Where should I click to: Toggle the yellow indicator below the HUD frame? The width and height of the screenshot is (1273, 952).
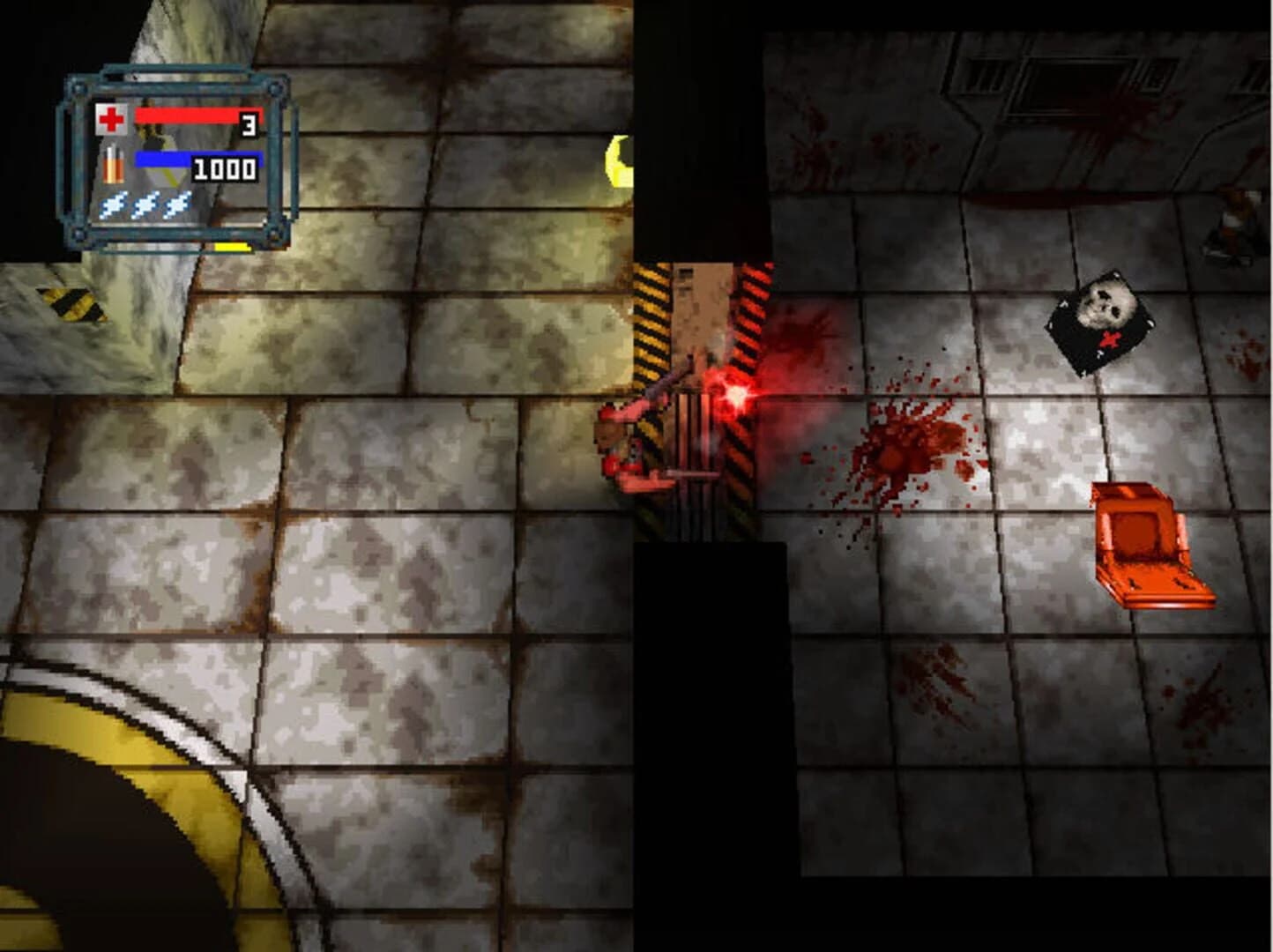click(x=230, y=248)
